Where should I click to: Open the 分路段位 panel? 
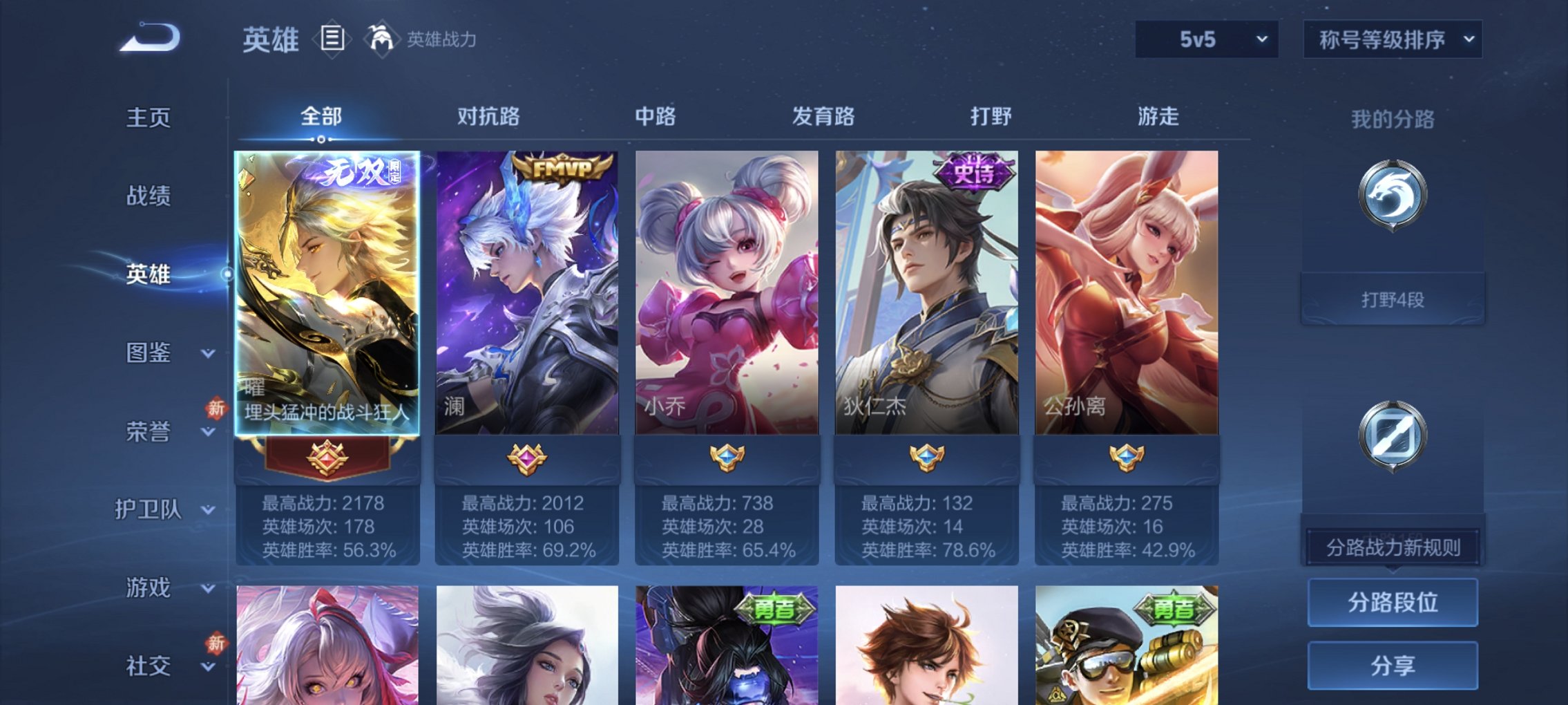pos(1392,601)
